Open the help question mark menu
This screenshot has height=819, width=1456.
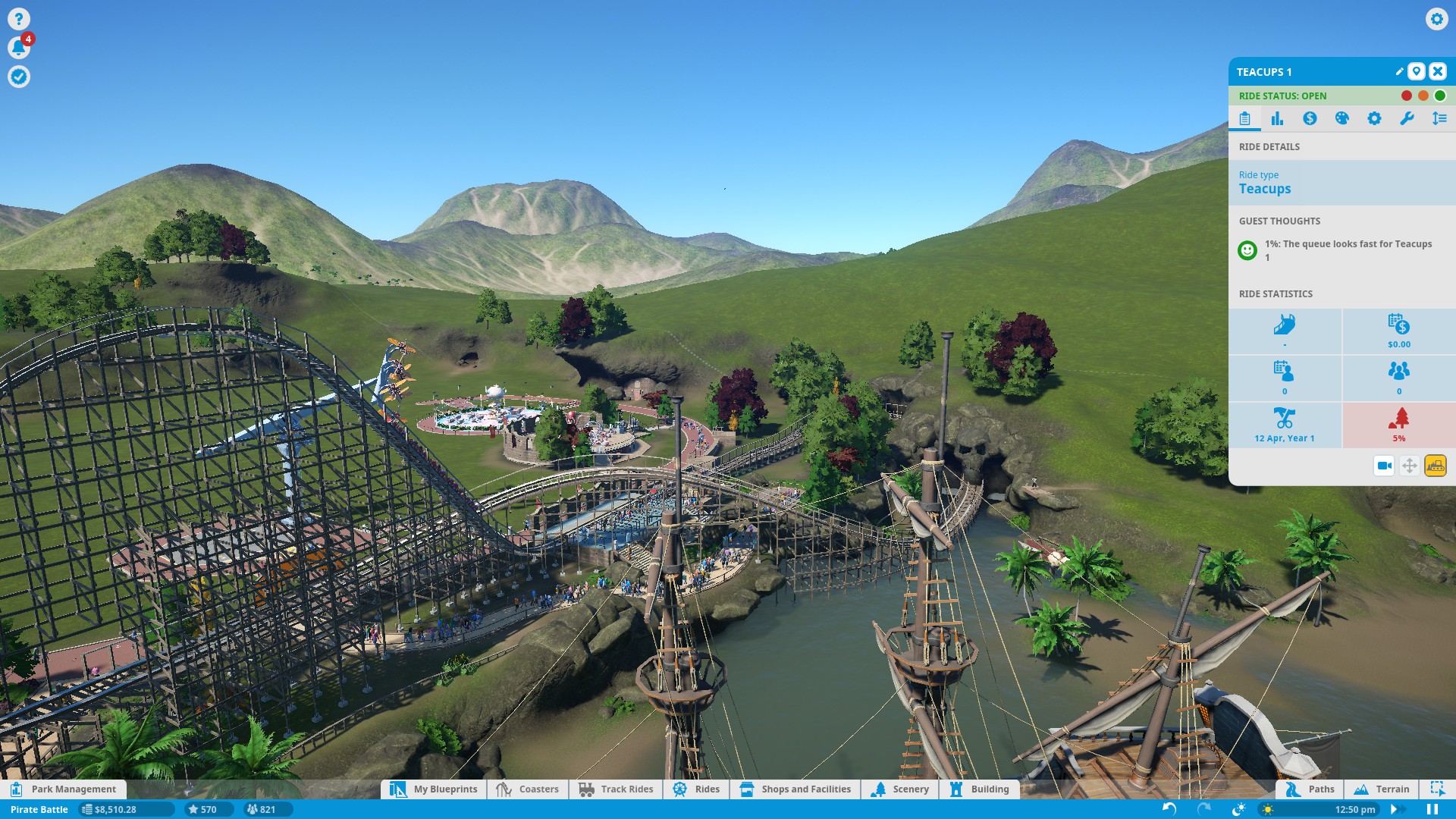(x=19, y=19)
